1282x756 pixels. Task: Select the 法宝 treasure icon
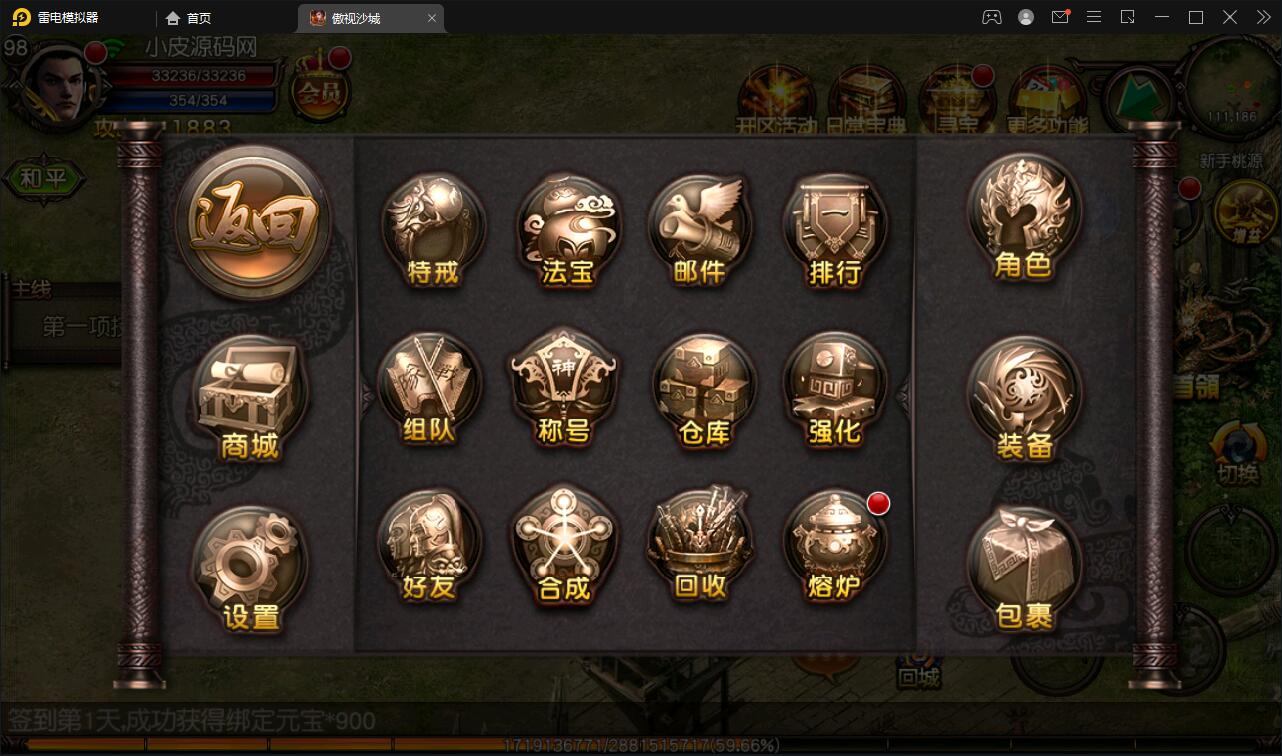567,231
